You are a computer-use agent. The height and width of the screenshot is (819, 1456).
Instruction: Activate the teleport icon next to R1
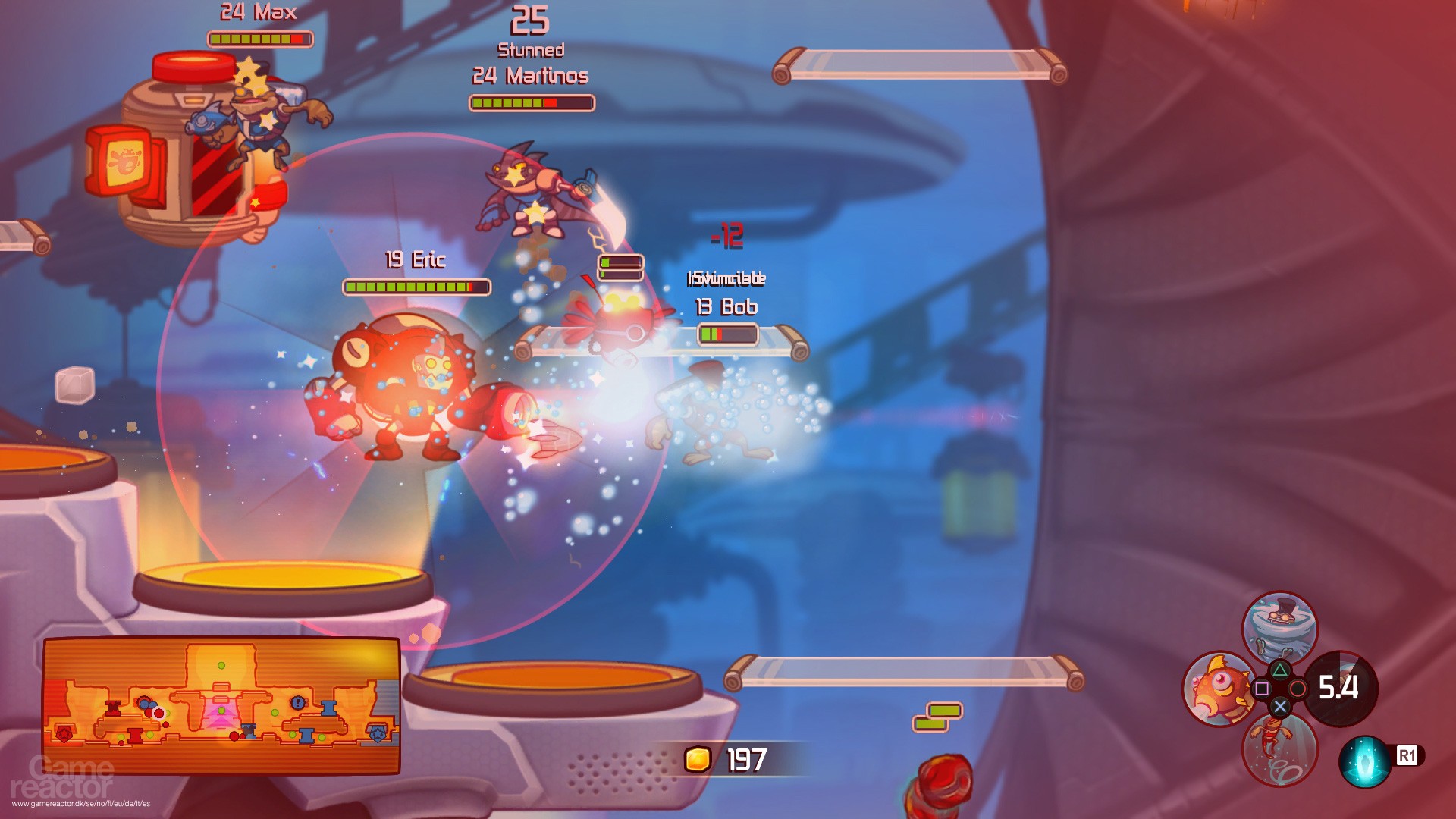tap(1363, 760)
